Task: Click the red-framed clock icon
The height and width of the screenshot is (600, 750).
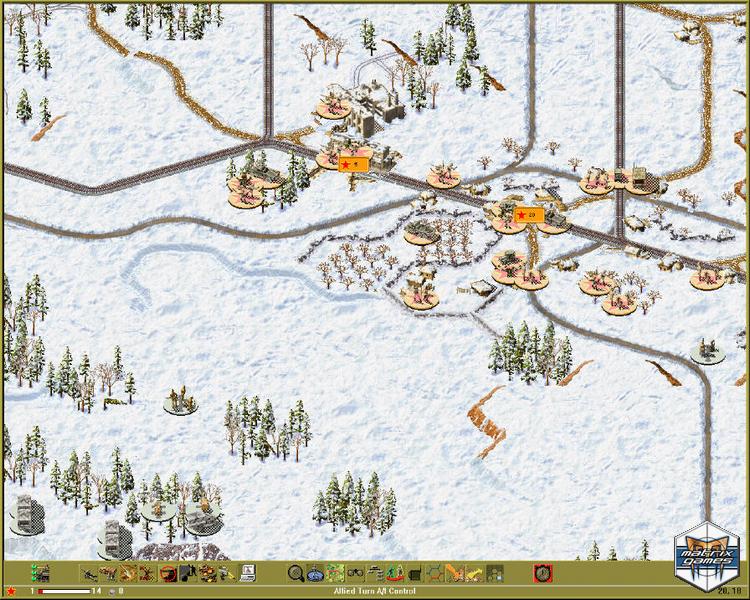Action: point(543,573)
